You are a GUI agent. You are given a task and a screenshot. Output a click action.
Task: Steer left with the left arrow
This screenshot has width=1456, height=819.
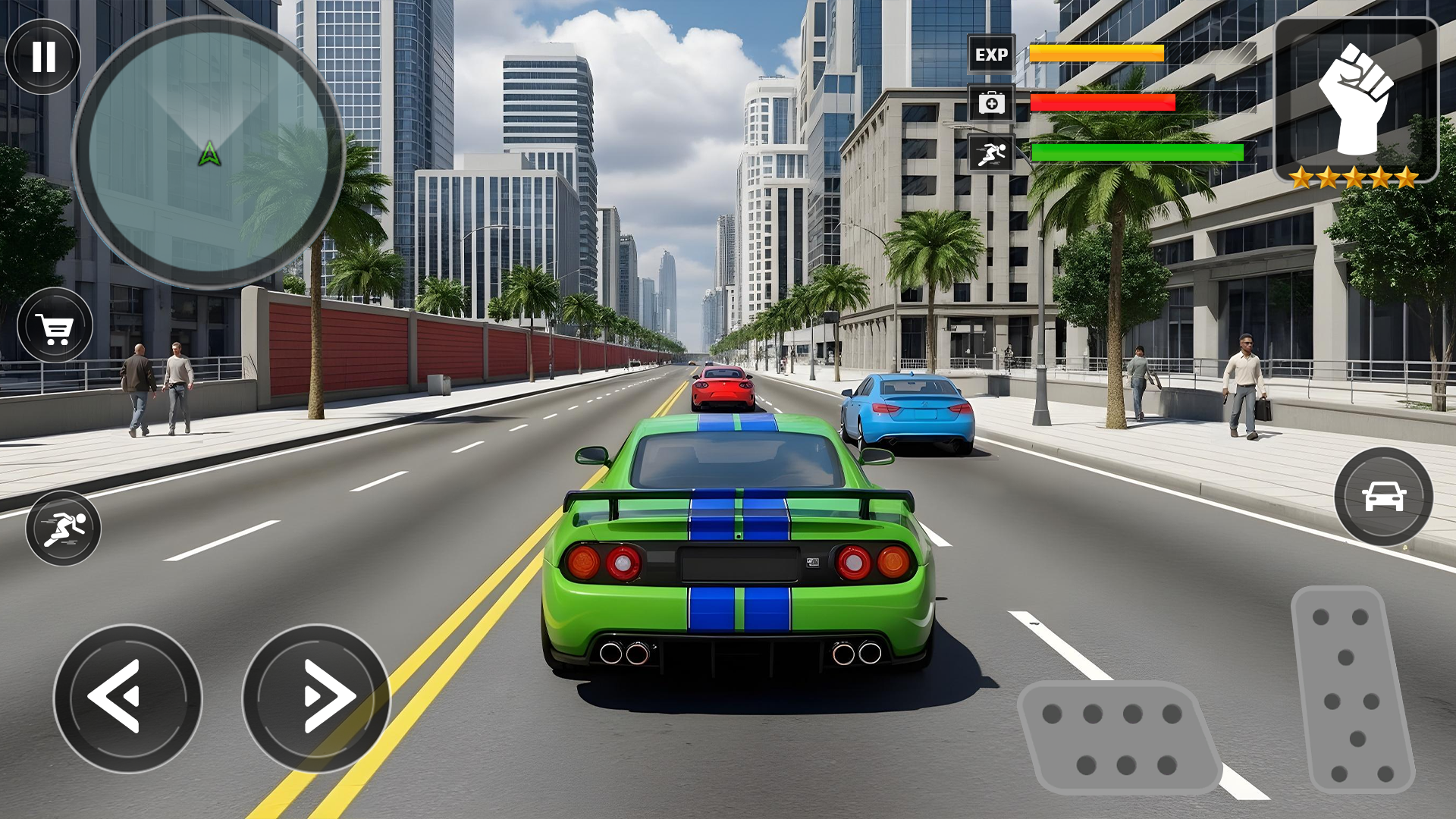click(x=127, y=698)
